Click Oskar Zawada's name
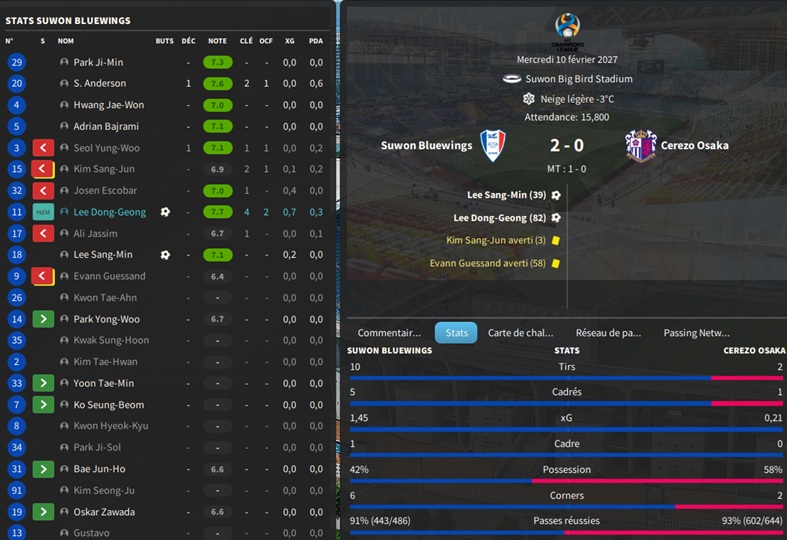 [104, 512]
